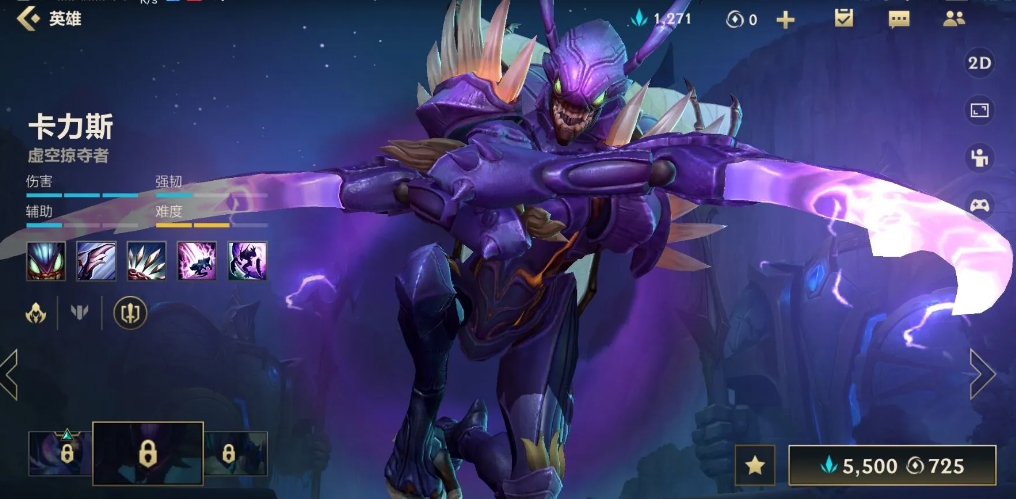Open the friends list icon
The width and height of the screenshot is (1016, 499).
(x=953, y=18)
